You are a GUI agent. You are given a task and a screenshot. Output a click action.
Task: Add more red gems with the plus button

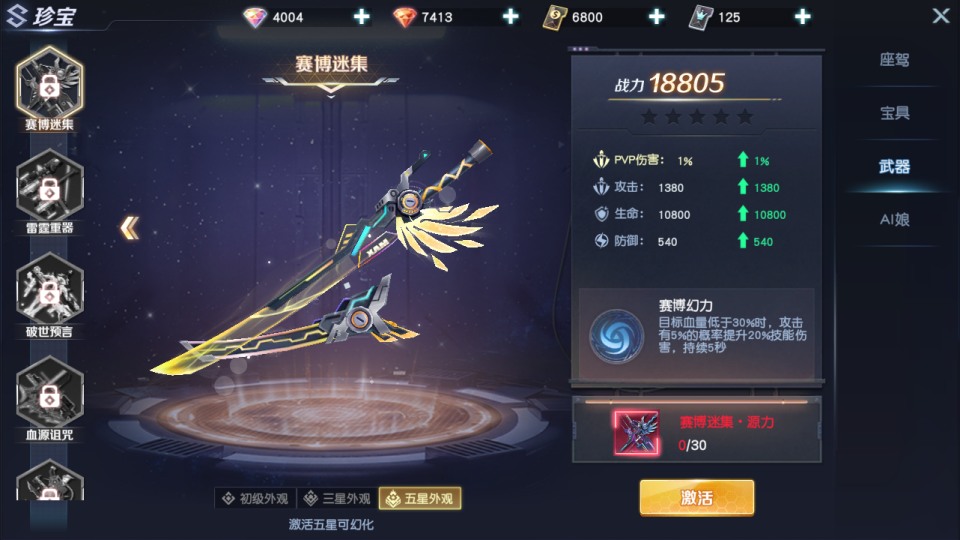pyautogui.click(x=510, y=17)
